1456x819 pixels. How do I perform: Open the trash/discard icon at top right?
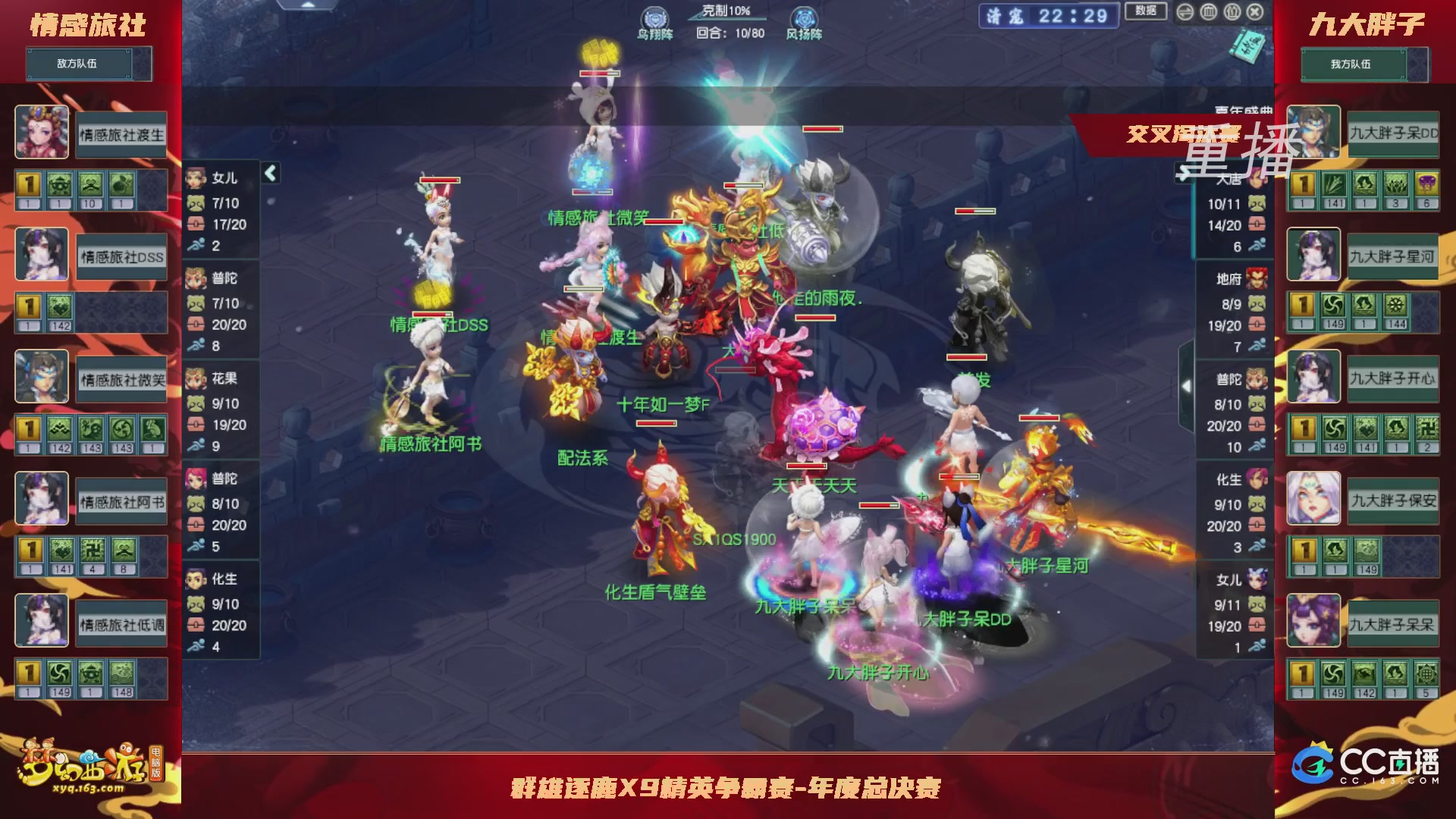tap(1207, 12)
